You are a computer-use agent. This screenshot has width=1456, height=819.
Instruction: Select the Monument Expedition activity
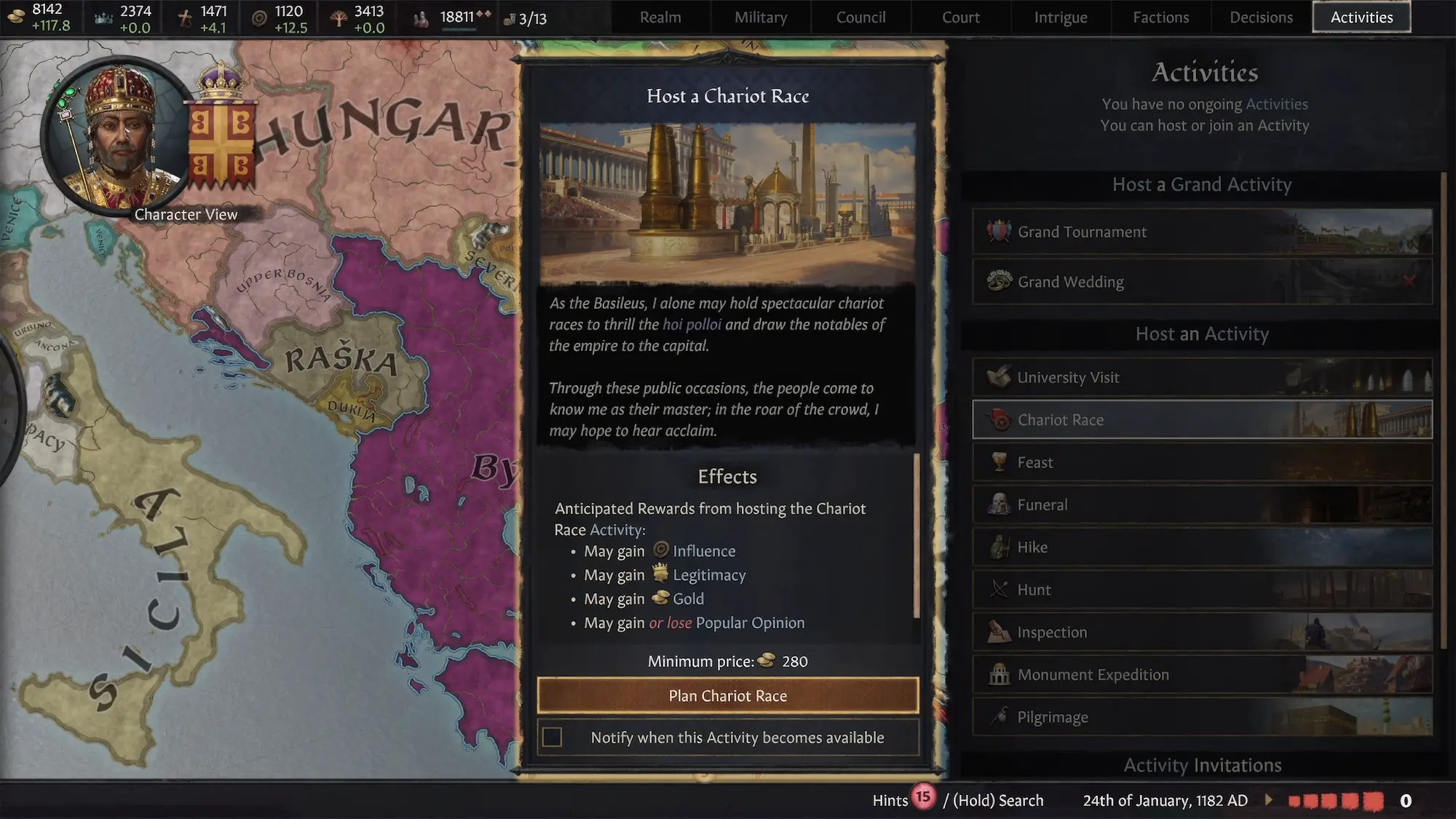pos(1202,676)
